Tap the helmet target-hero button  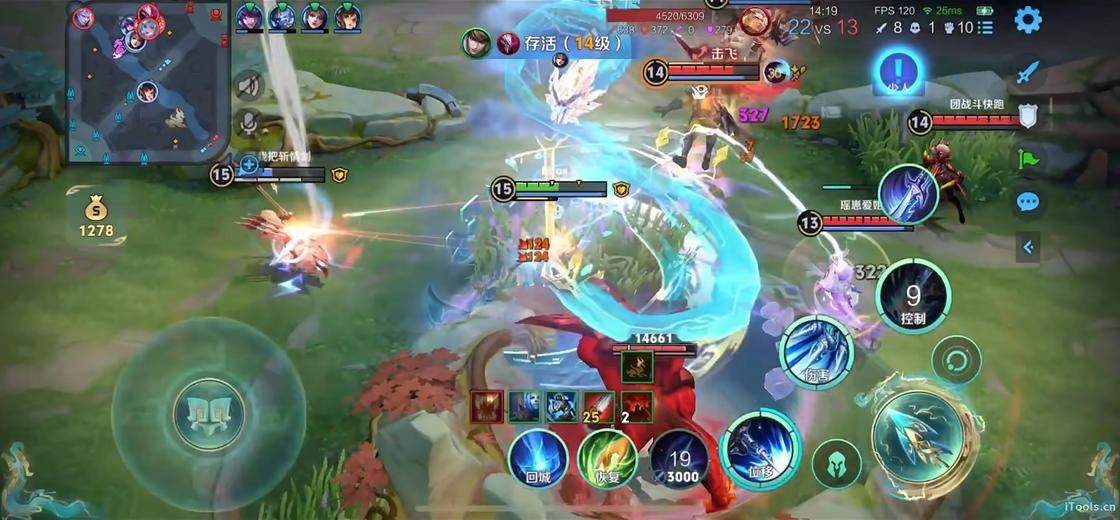coord(836,464)
